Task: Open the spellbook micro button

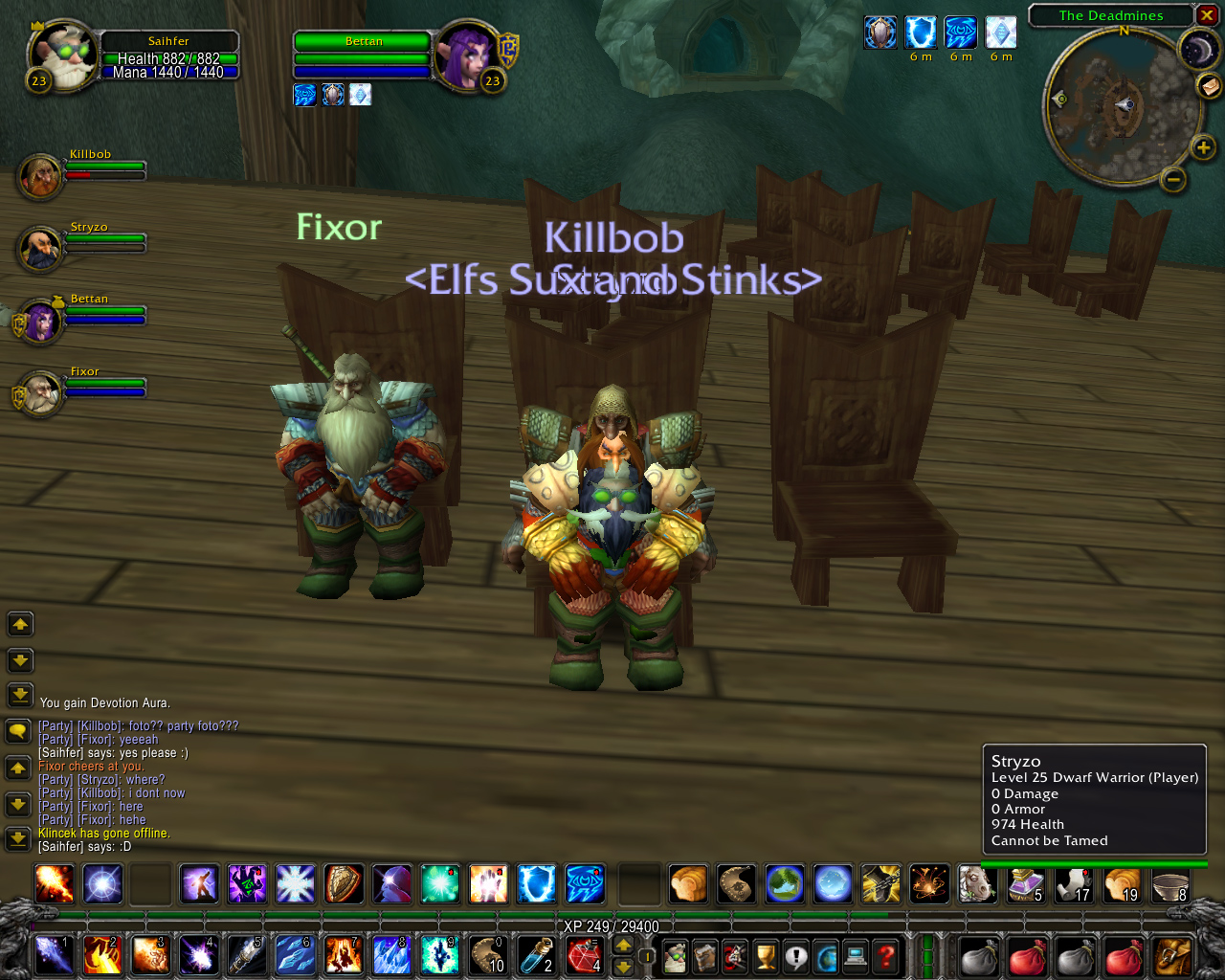Action: [705, 955]
